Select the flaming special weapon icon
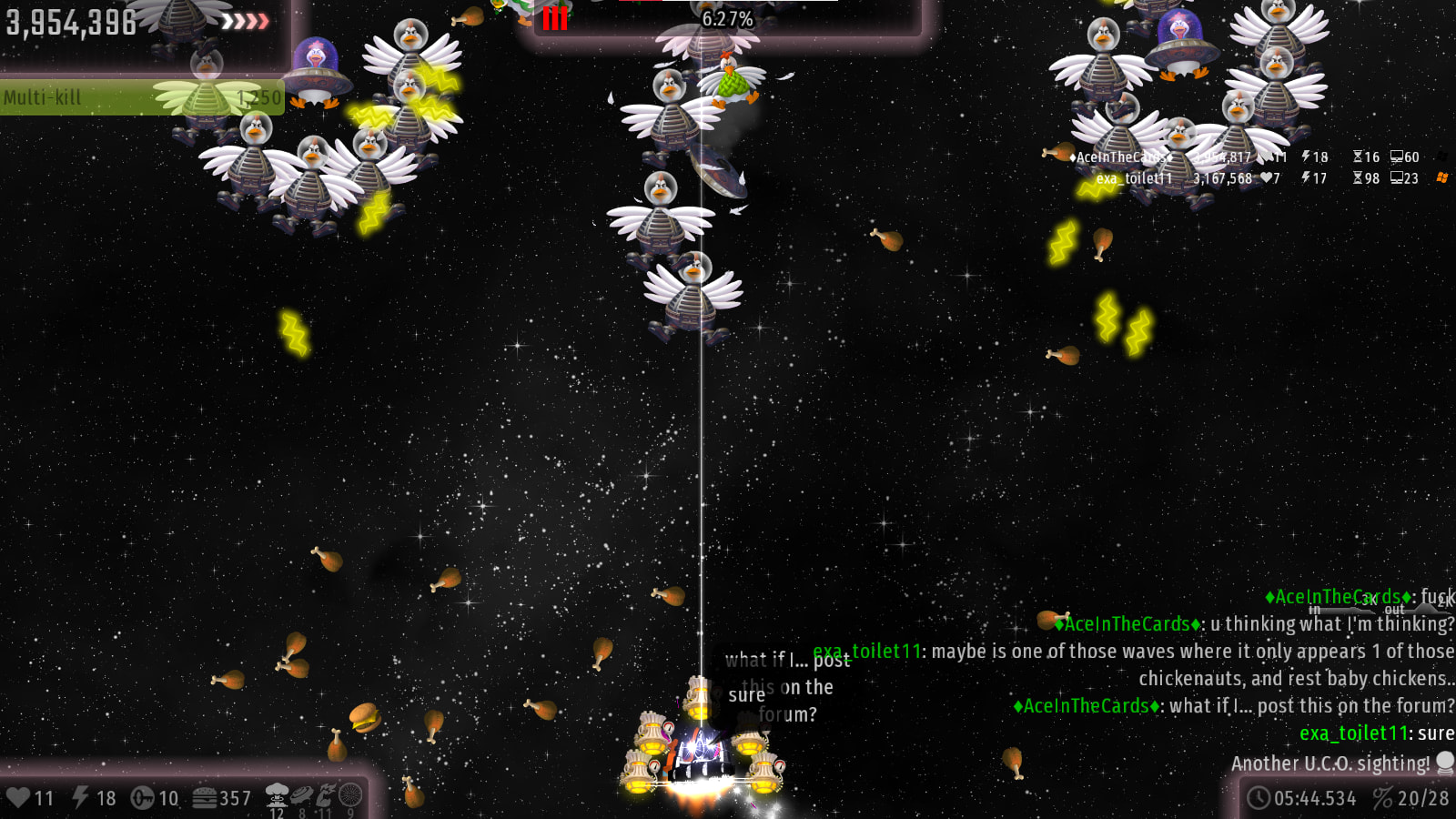This screenshot has width=1456, height=819. [x=325, y=795]
